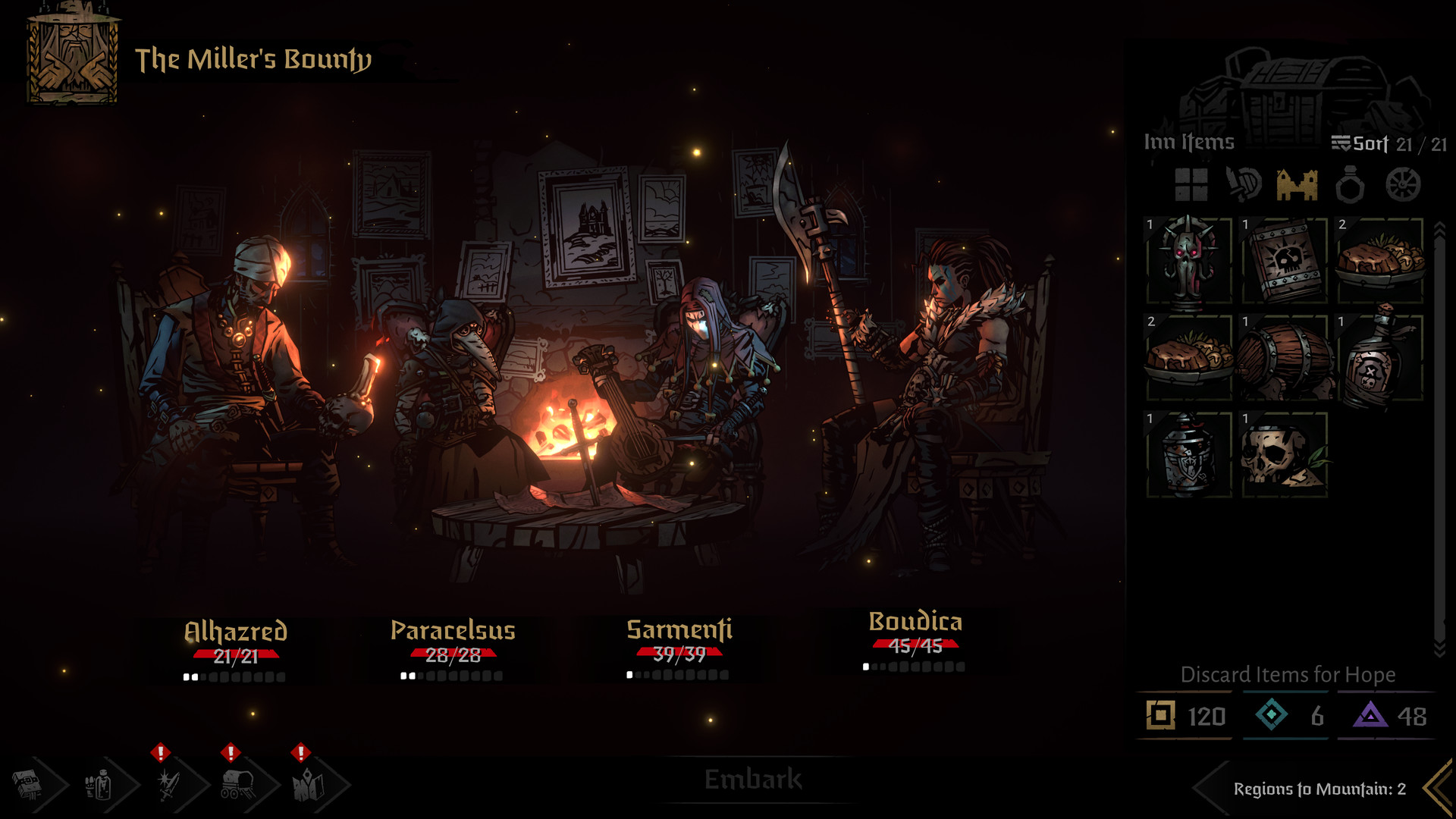This screenshot has width=1456, height=819.
Task: Select Paracelsus's nameplate
Action: [452, 629]
